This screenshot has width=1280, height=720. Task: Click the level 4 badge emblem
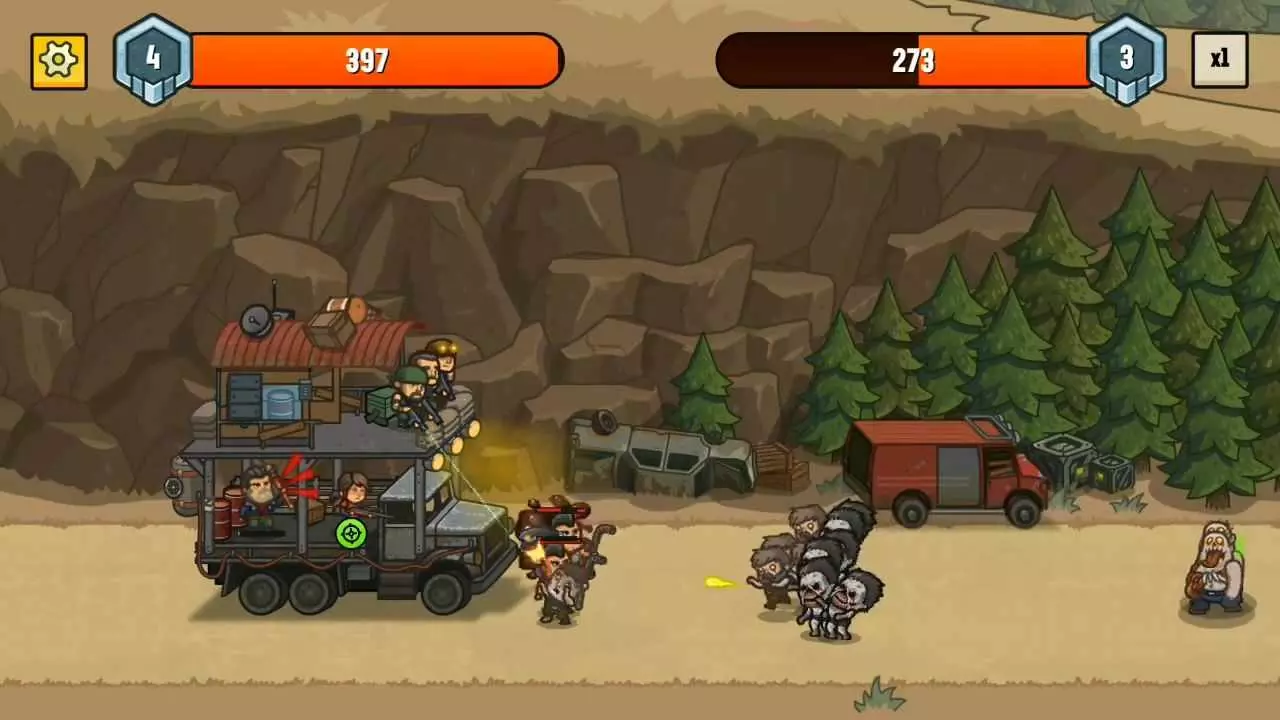[x=154, y=57]
